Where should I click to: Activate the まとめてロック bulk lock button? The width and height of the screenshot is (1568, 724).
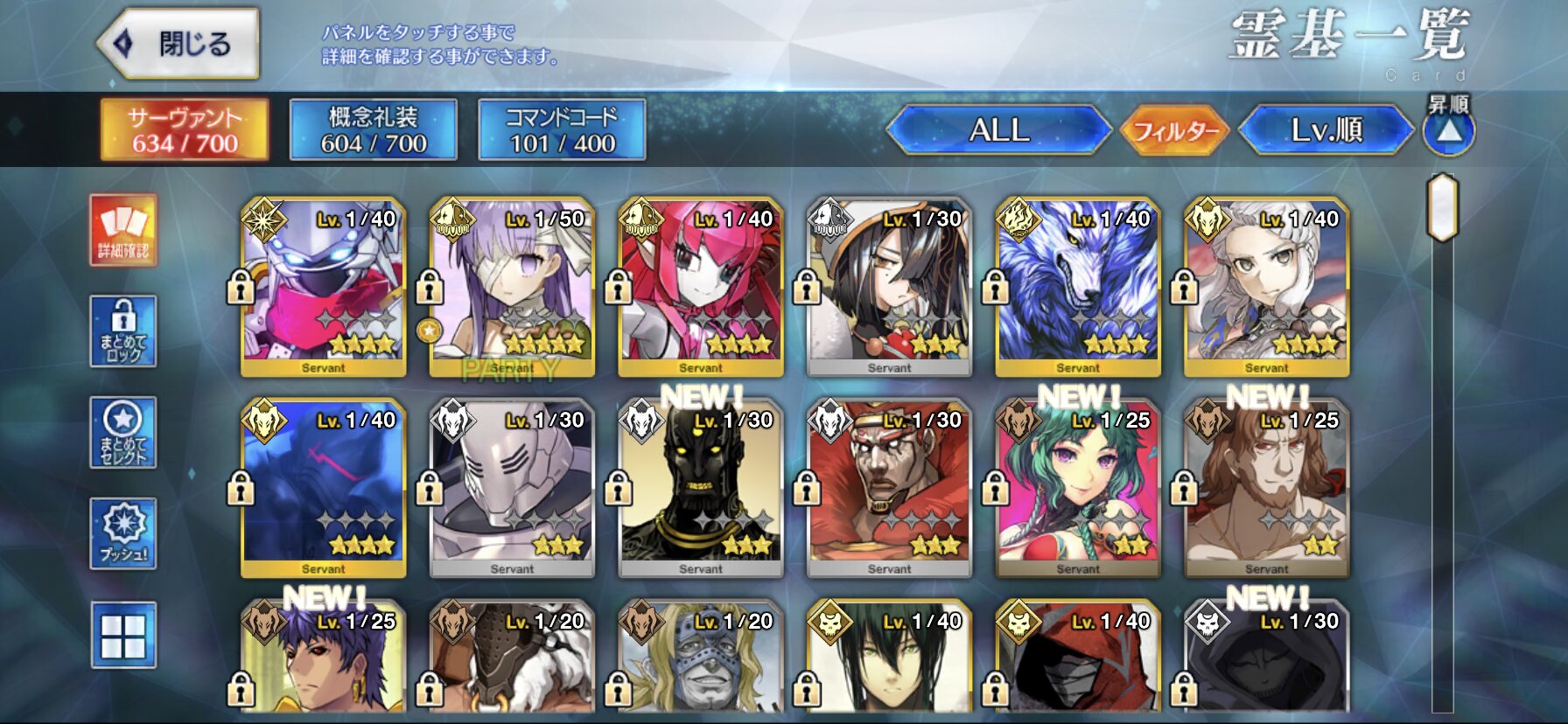(123, 332)
